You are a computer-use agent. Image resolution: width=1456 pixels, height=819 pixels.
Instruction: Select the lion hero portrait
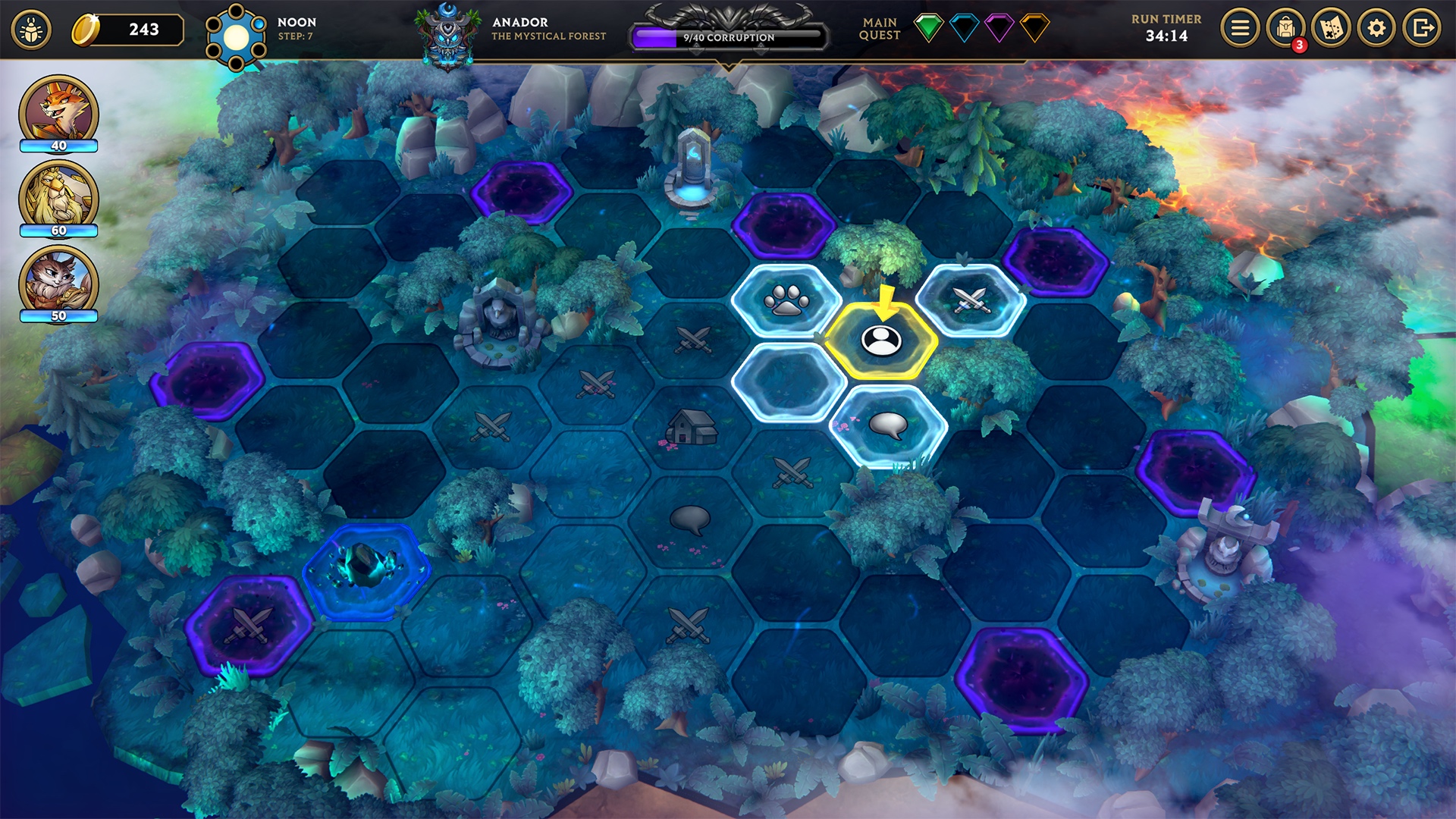pyautogui.click(x=58, y=197)
